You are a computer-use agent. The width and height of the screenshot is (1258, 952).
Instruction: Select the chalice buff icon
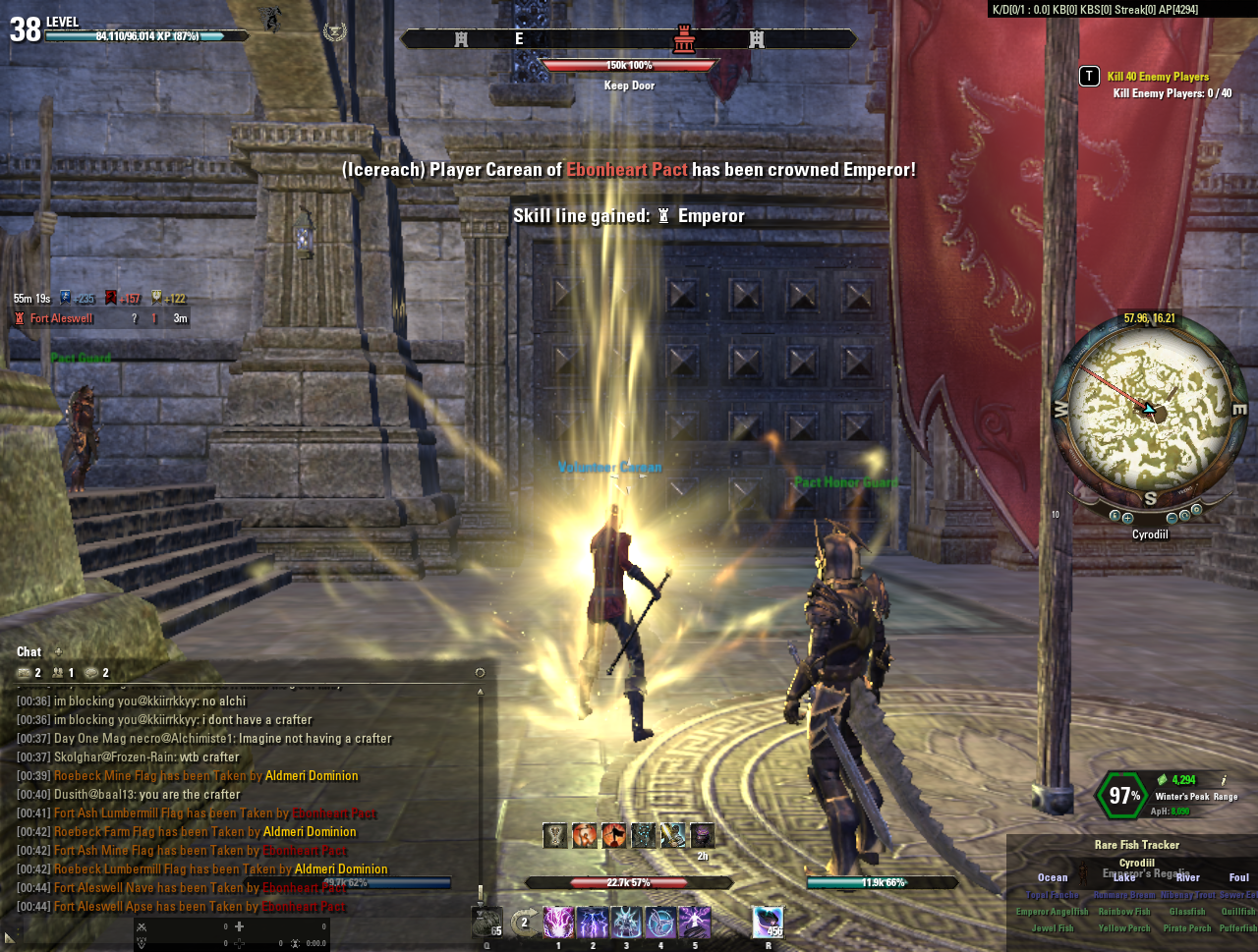coord(555,836)
